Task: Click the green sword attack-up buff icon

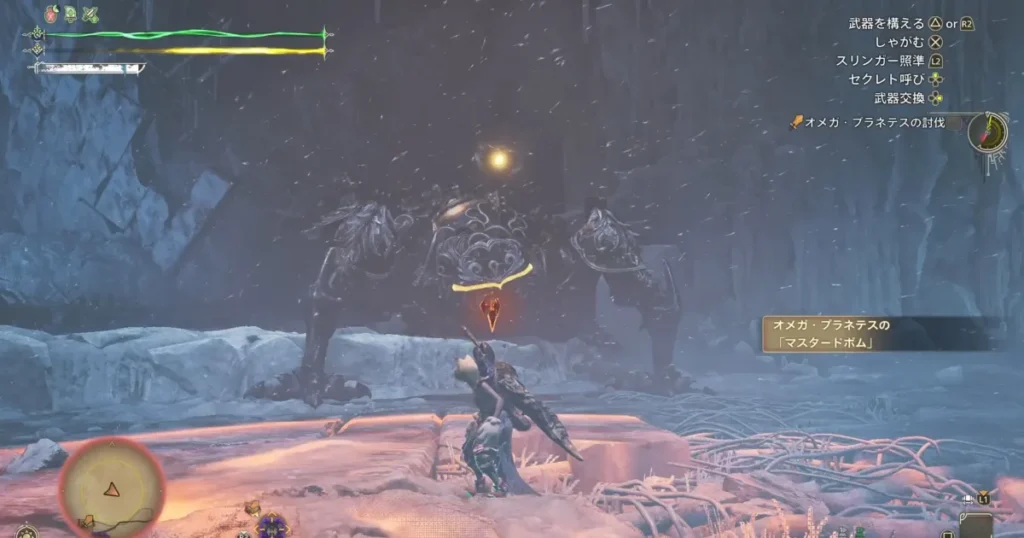Action: [x=91, y=14]
